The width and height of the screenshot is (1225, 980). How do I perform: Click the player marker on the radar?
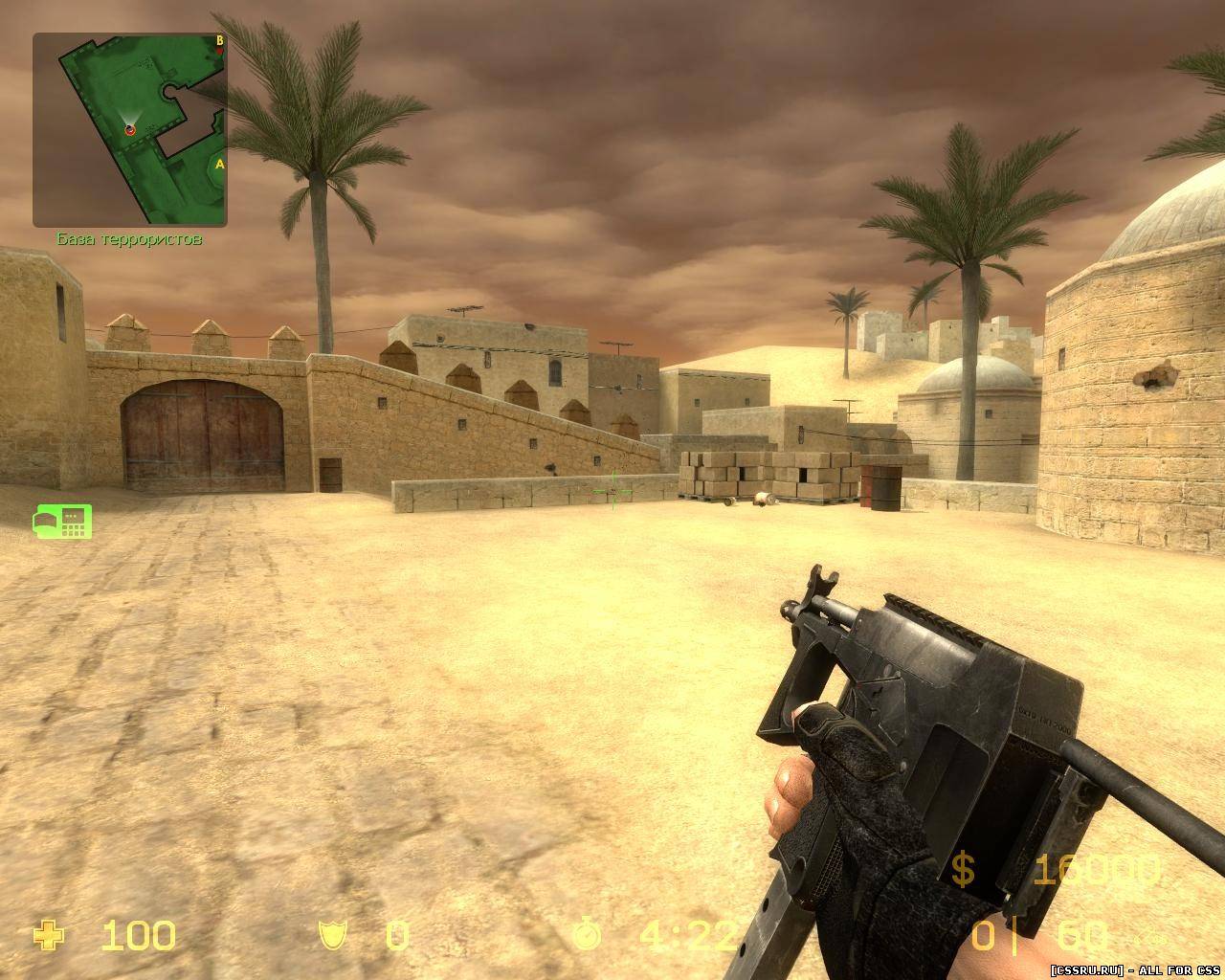tap(130, 129)
